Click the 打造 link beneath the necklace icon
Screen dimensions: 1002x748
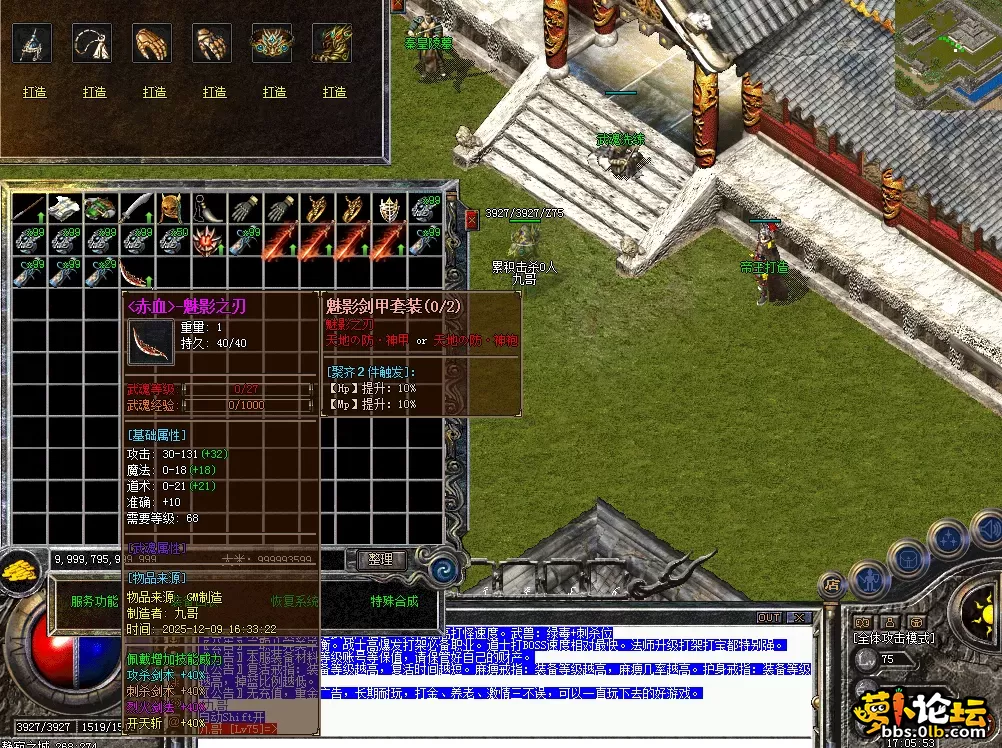click(x=94, y=92)
